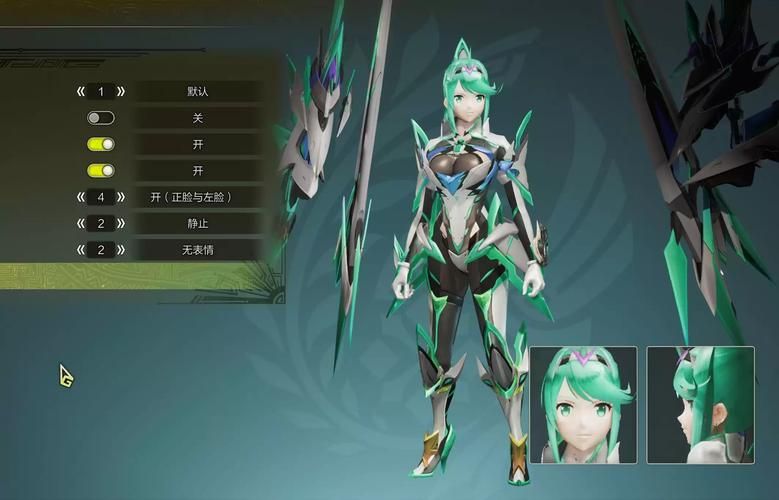The width and height of the screenshot is (779, 500).
Task: Click the left arrow beside 默认
Action: pyautogui.click(x=81, y=92)
